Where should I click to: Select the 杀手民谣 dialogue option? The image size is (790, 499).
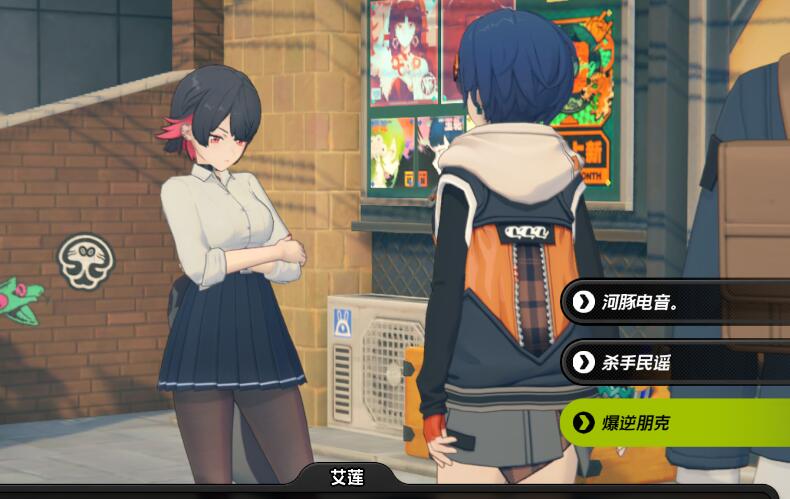coord(675,362)
